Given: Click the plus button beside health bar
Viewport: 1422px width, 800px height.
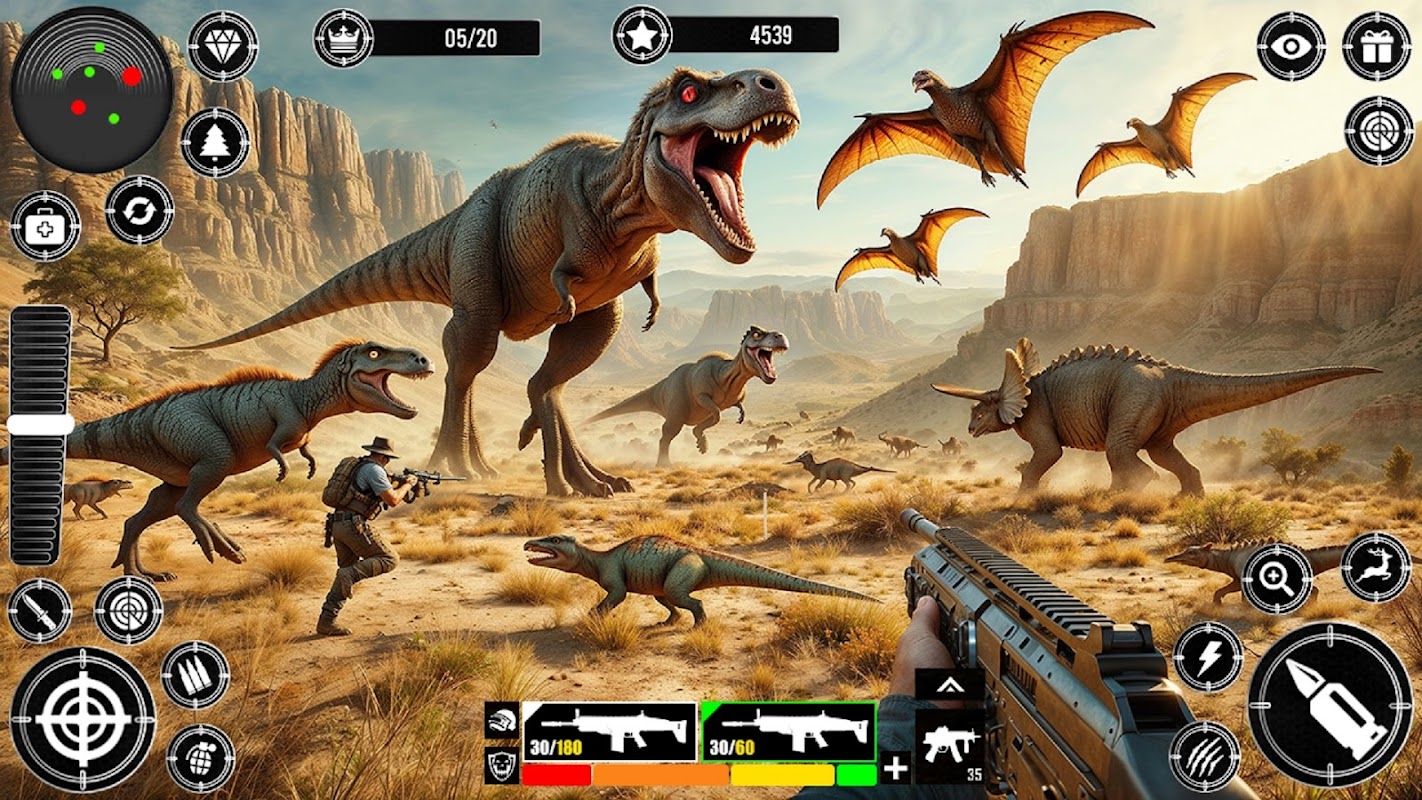Looking at the screenshot, I should pos(896,768).
